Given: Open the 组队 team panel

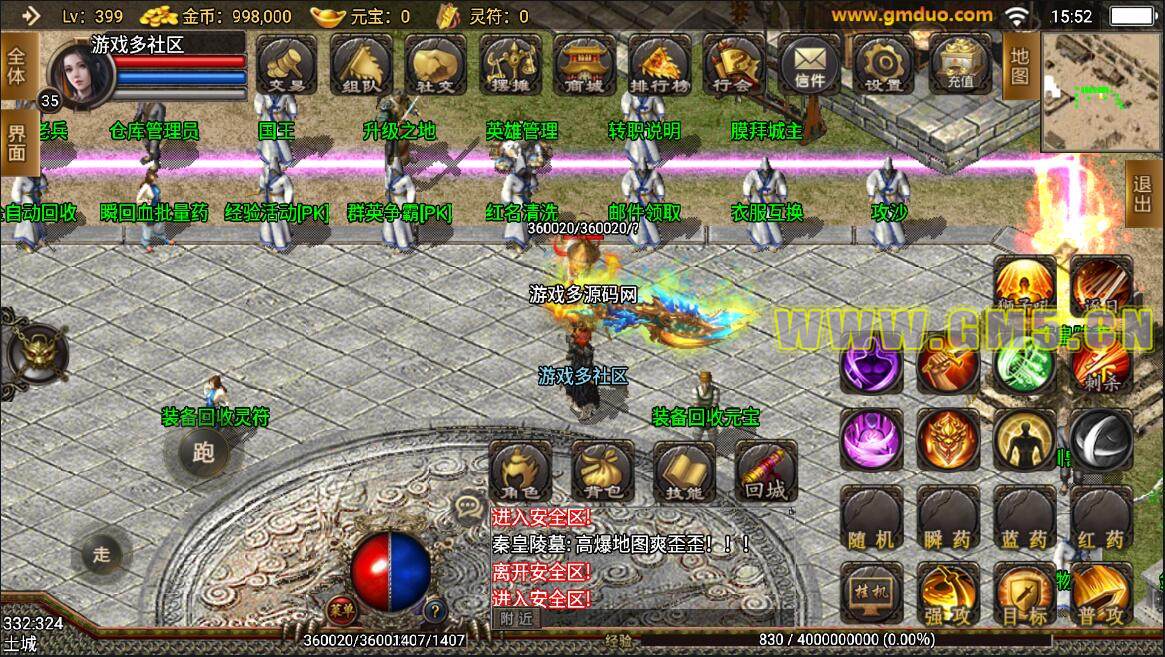Looking at the screenshot, I should point(361,65).
